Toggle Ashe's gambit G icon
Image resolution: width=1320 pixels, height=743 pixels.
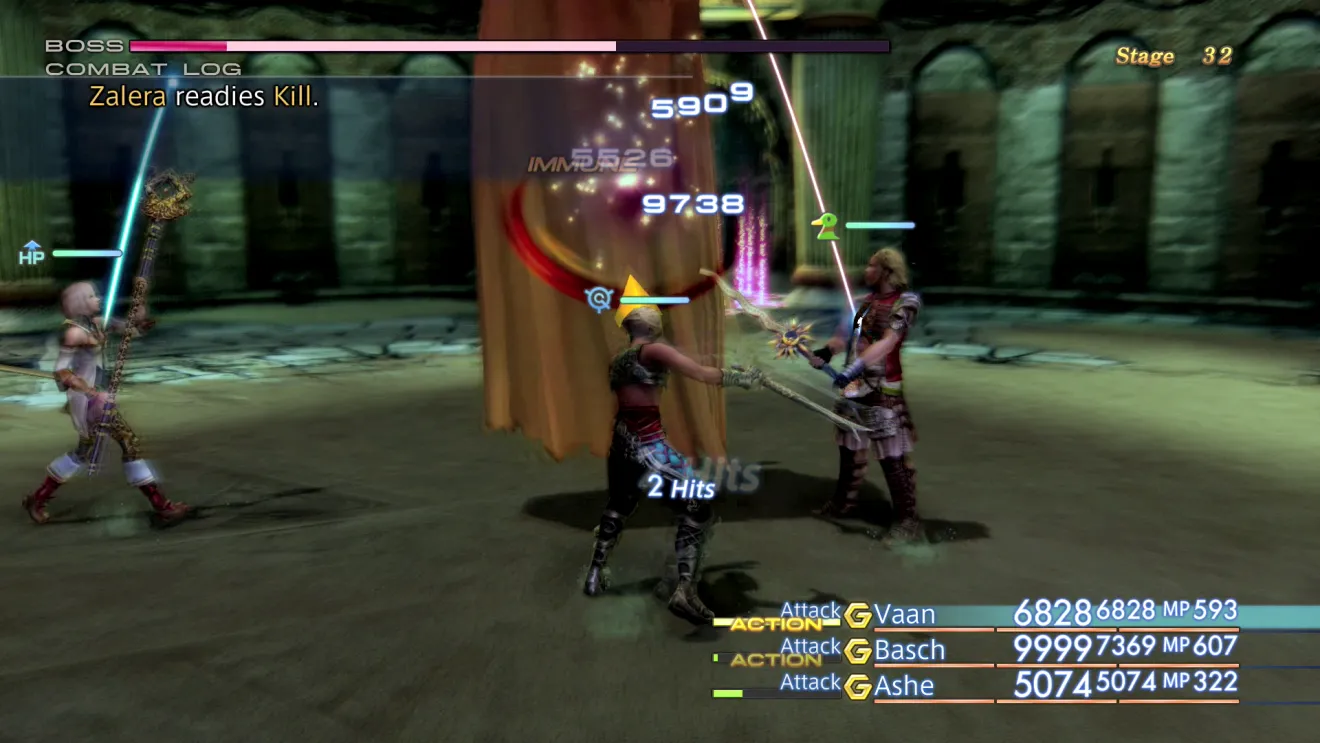(857, 687)
